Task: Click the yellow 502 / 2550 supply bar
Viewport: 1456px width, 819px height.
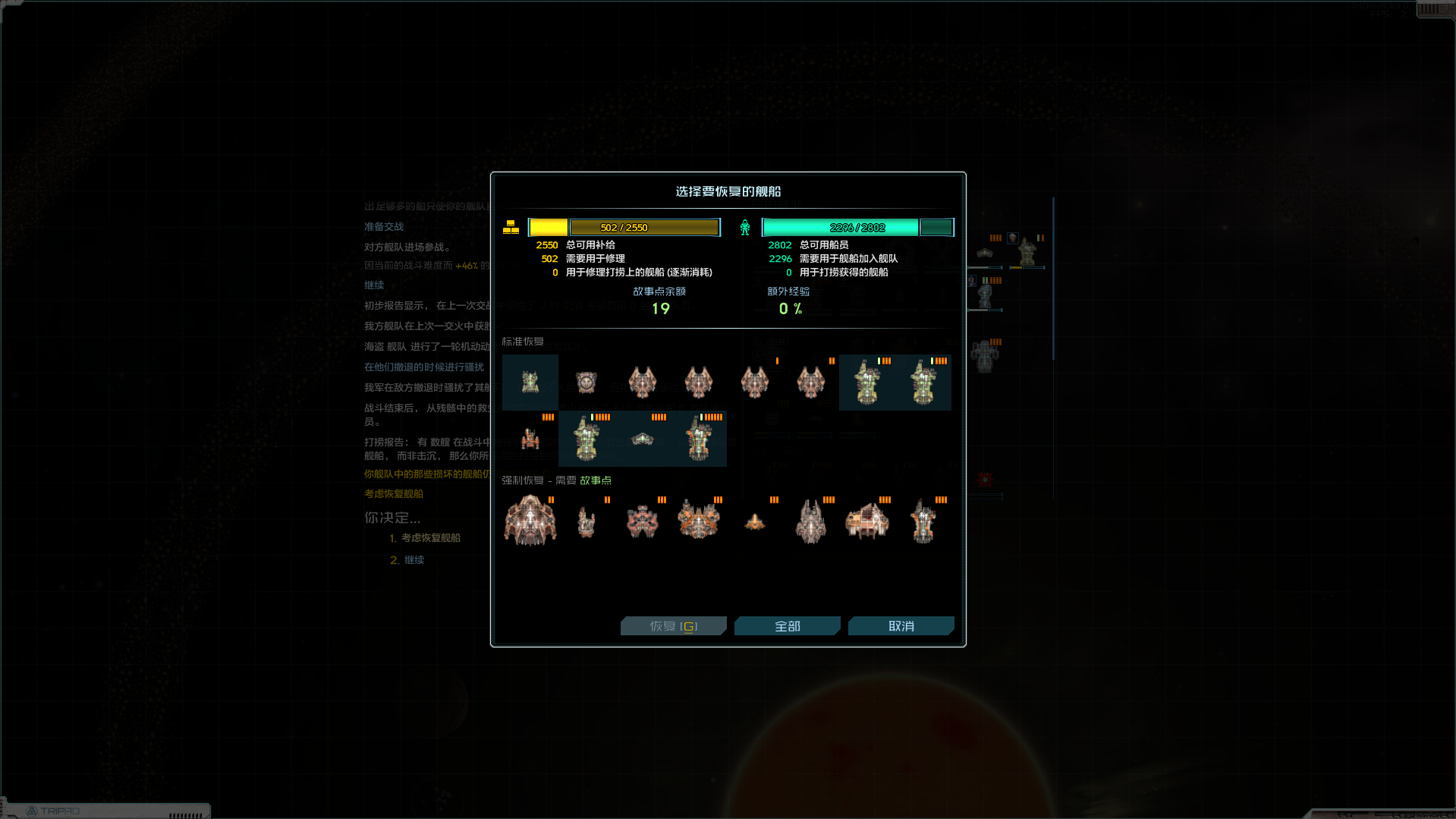Action: click(643, 227)
